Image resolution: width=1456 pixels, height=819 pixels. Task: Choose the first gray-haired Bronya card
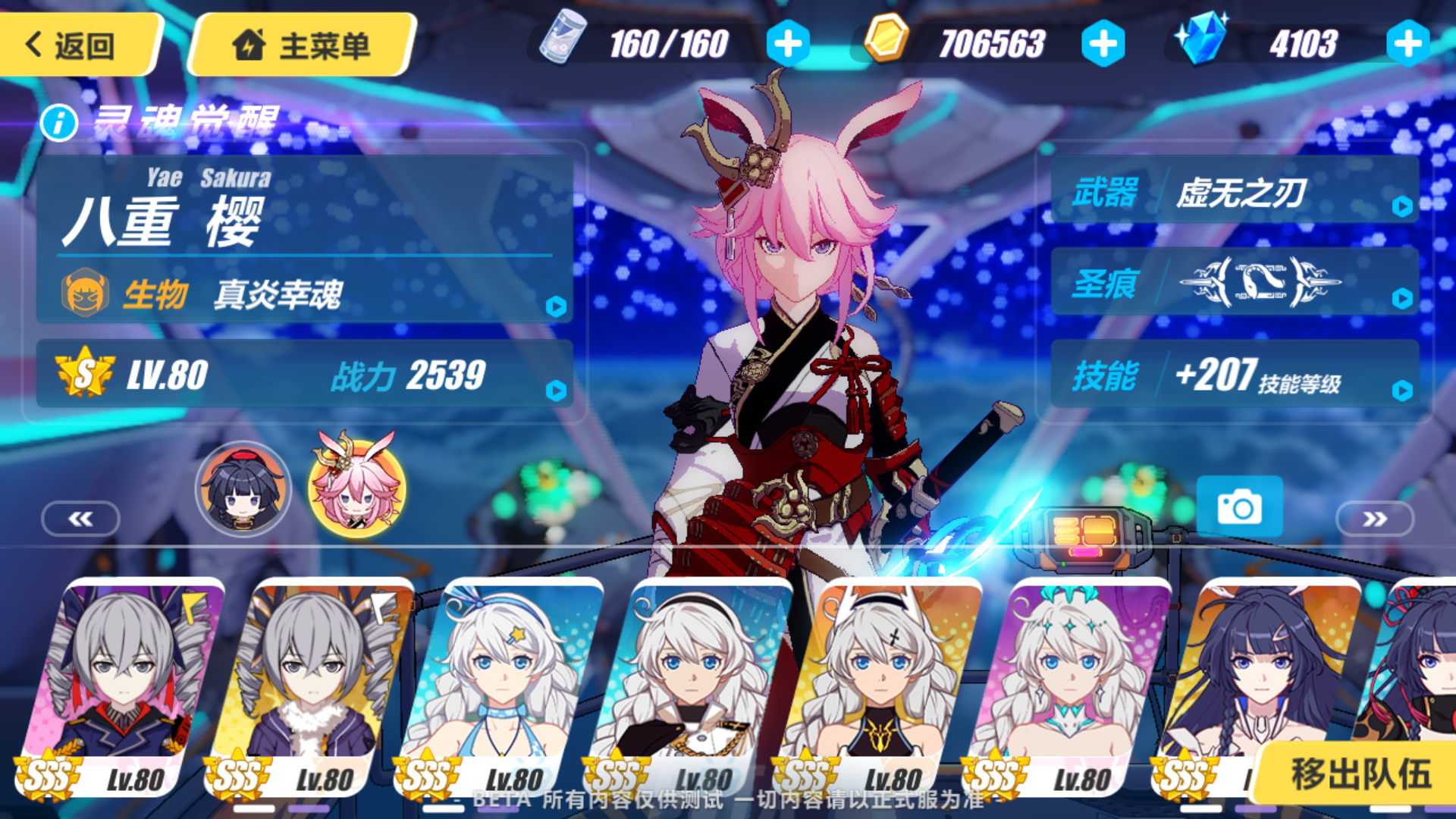(x=121, y=682)
